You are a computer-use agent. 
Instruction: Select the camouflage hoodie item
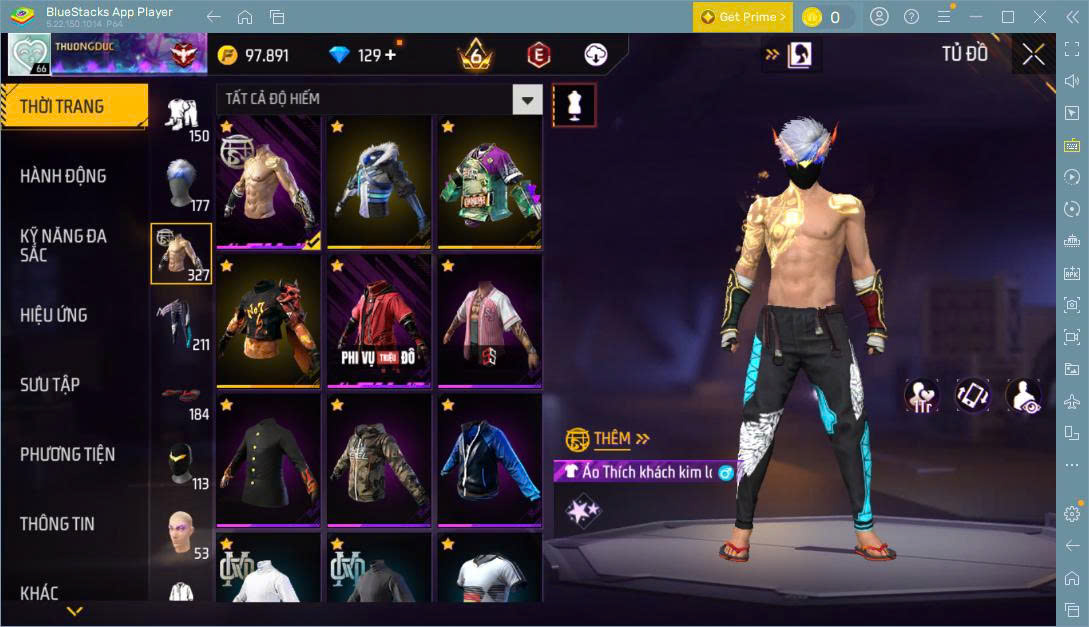pos(378,459)
